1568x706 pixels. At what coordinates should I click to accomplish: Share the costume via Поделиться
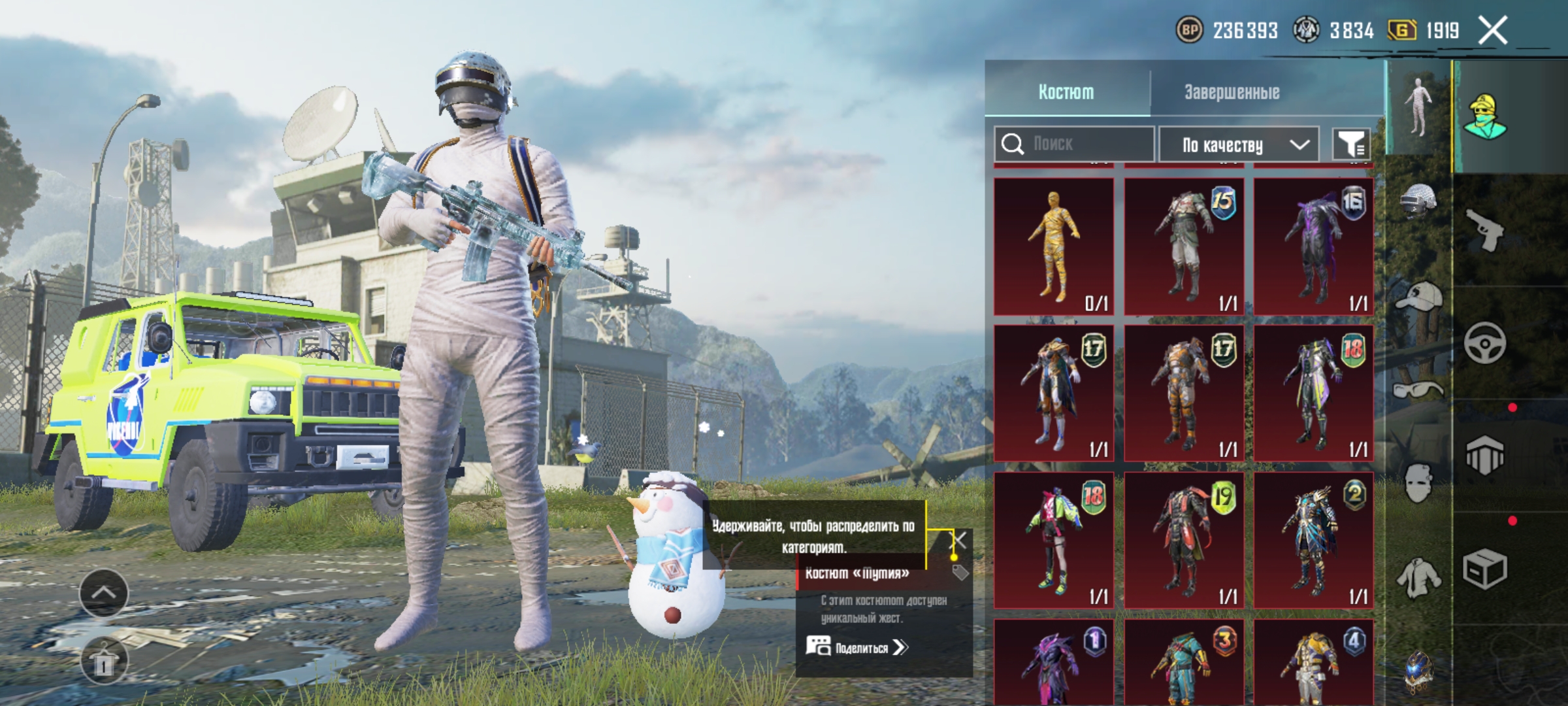click(857, 648)
